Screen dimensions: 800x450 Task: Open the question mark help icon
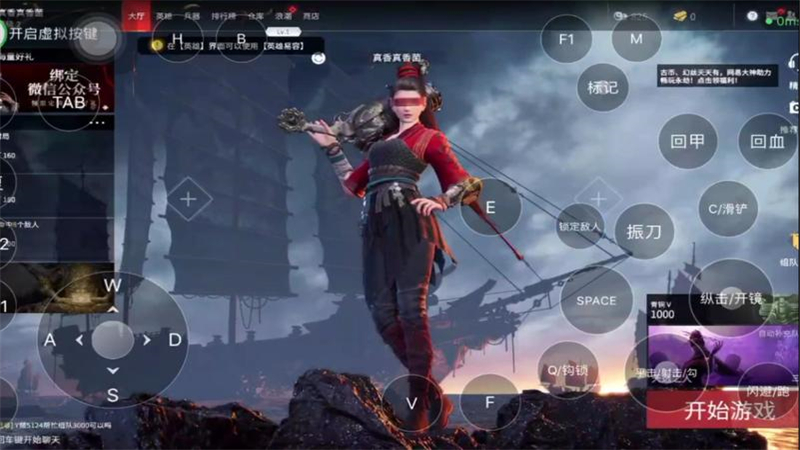[752, 16]
